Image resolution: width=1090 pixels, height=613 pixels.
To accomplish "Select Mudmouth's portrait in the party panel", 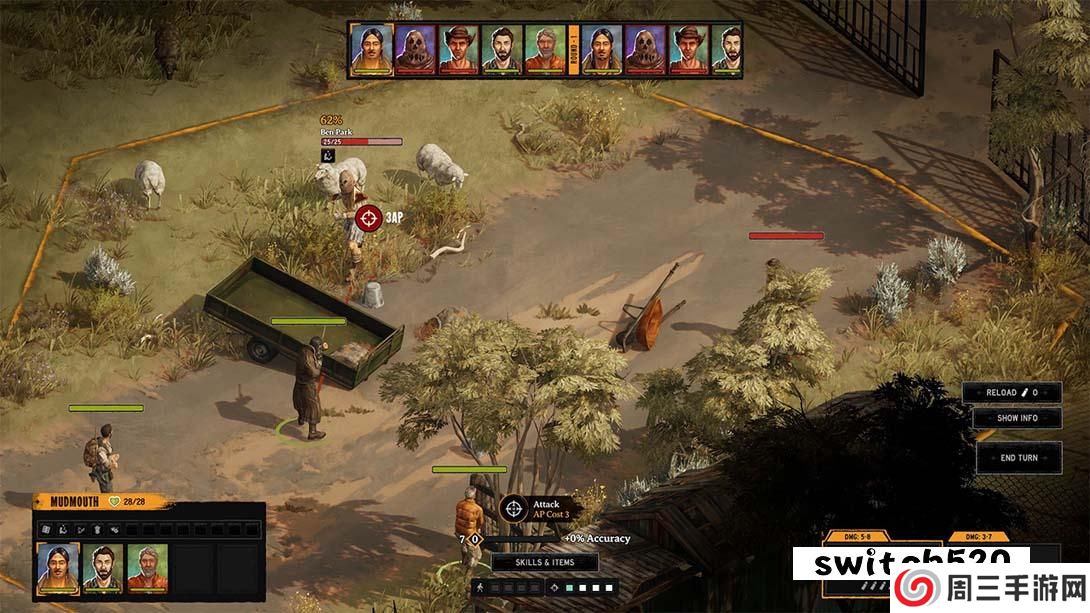I will pyautogui.click(x=58, y=568).
